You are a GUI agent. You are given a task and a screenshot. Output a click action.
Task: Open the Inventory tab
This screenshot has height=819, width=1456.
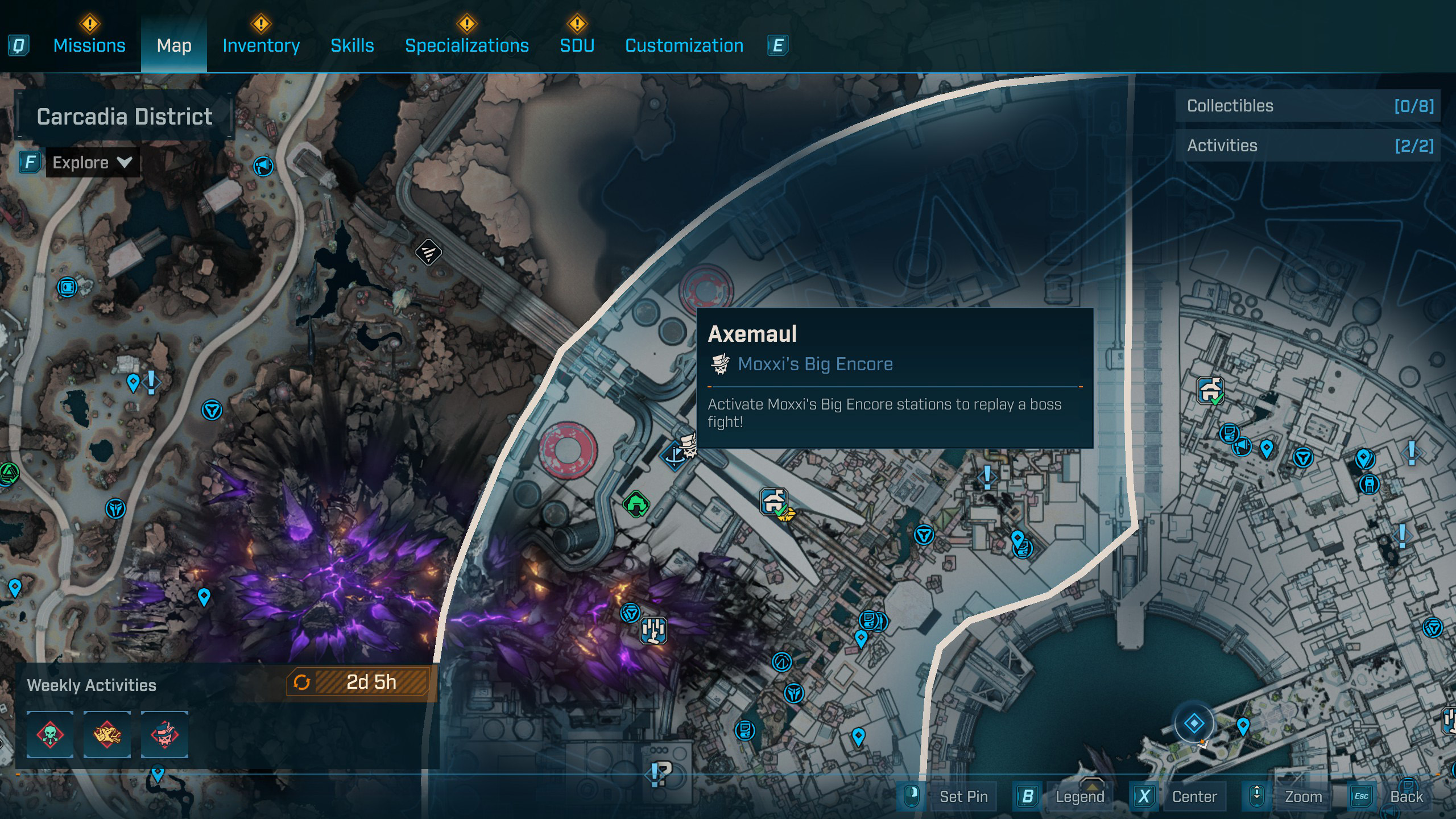click(261, 45)
